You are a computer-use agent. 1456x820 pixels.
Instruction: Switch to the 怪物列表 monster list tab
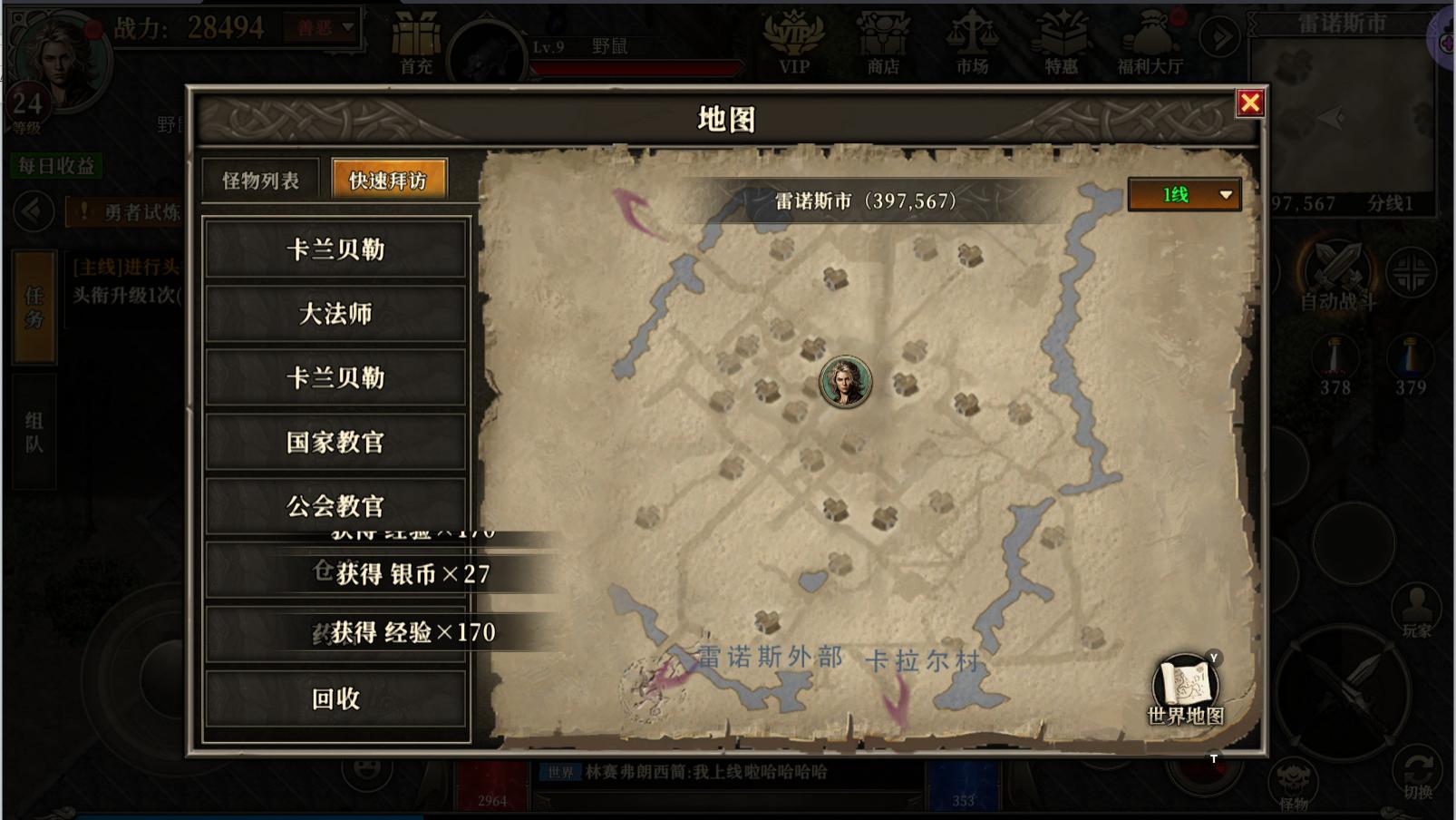point(260,180)
